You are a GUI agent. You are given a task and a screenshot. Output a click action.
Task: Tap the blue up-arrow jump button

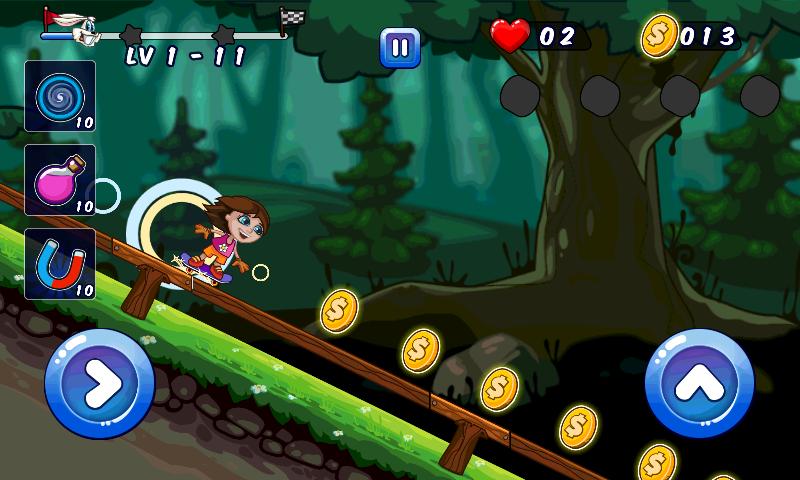699,382
